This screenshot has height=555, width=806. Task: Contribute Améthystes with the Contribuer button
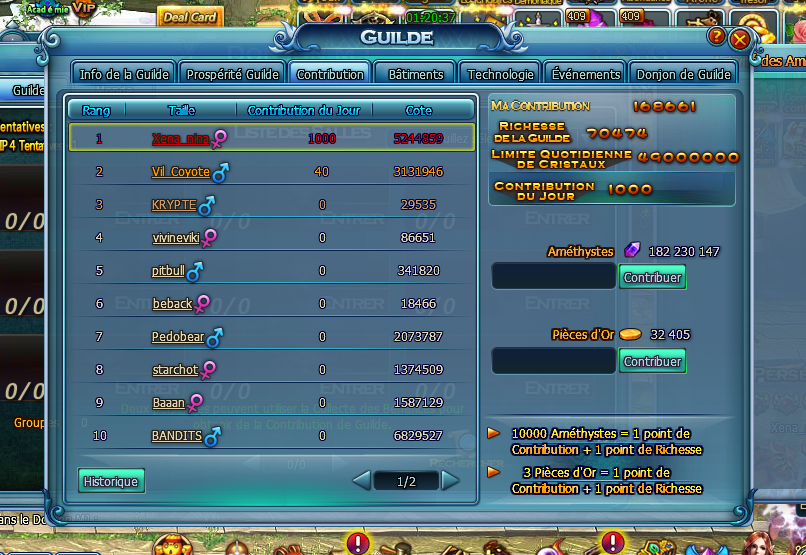tap(653, 277)
